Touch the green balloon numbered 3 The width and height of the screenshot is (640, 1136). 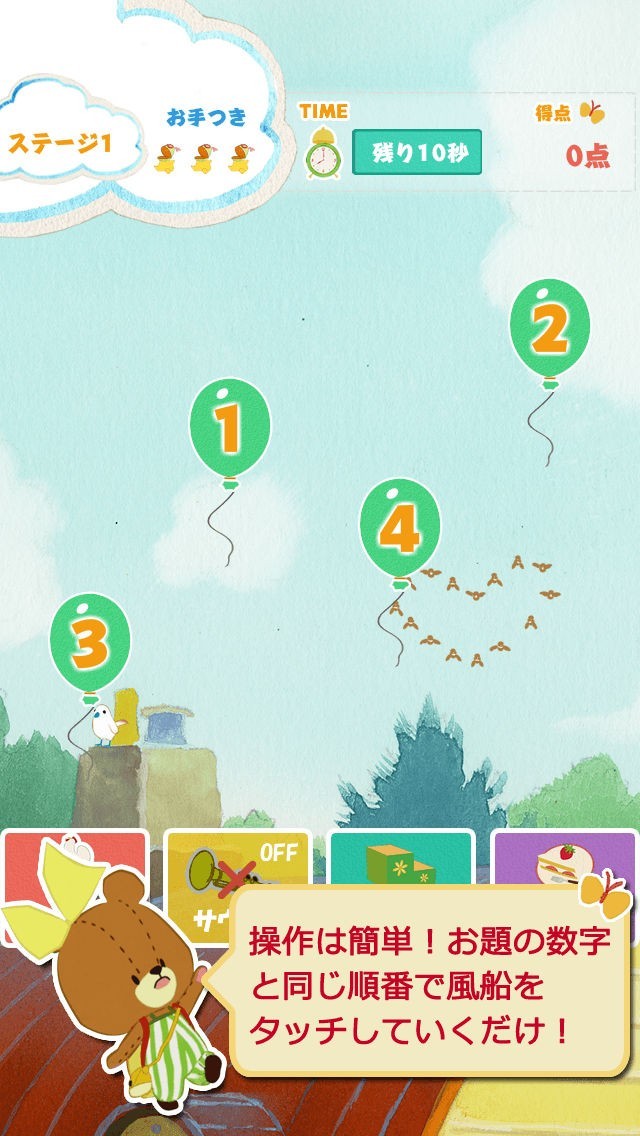90,643
